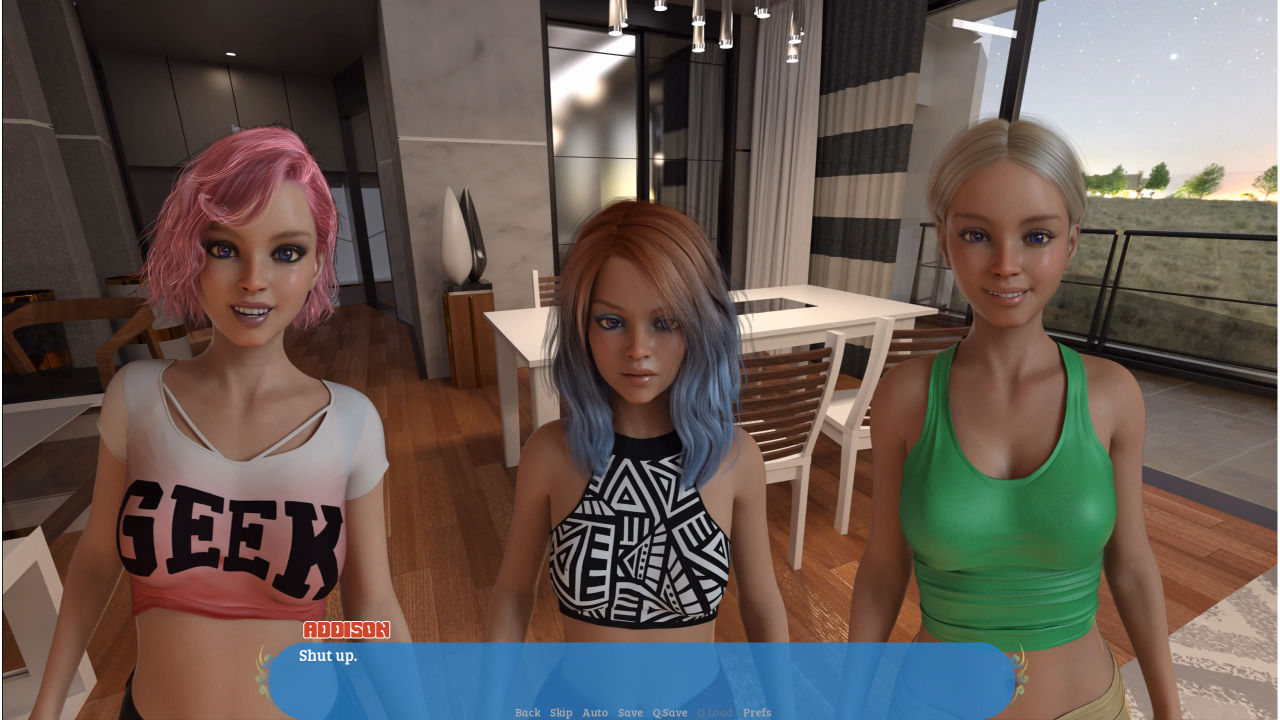Screen dimensions: 1280x720
Task: Perform a Q.Save quick save
Action: tap(668, 713)
